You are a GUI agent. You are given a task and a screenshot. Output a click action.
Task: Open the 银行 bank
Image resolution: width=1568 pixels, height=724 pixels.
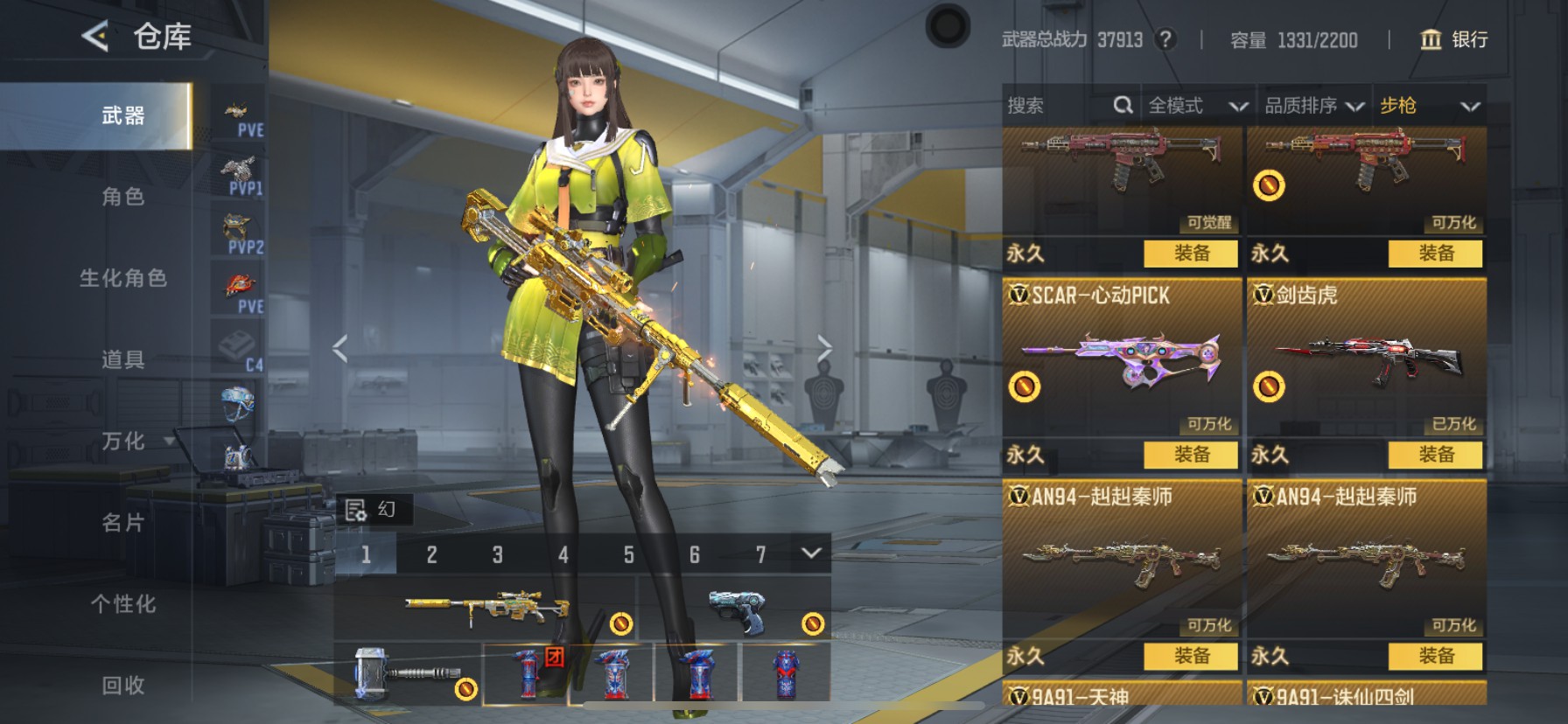click(x=1453, y=39)
